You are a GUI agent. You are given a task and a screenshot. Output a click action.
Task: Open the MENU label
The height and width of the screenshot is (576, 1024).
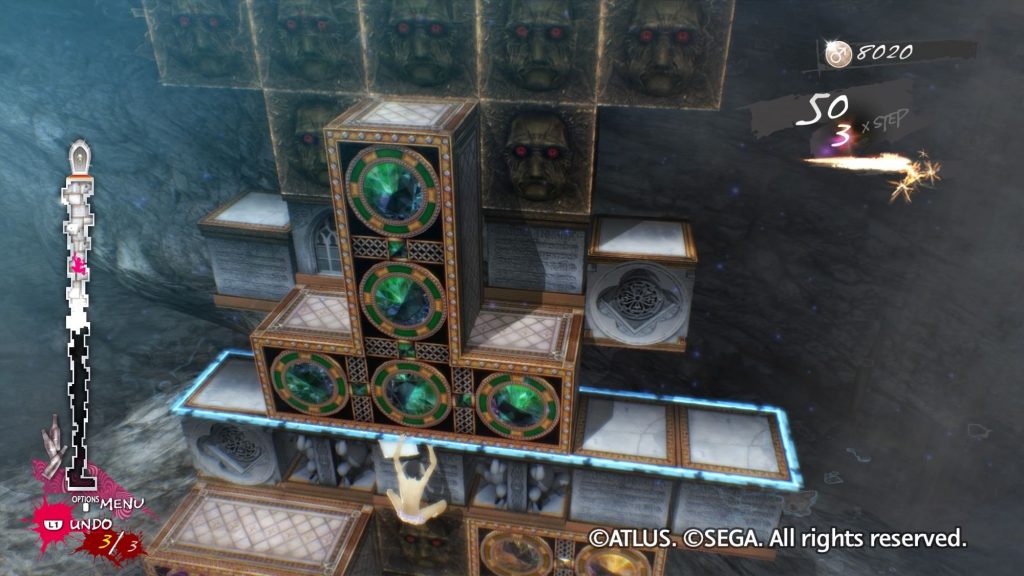pyautogui.click(x=121, y=501)
